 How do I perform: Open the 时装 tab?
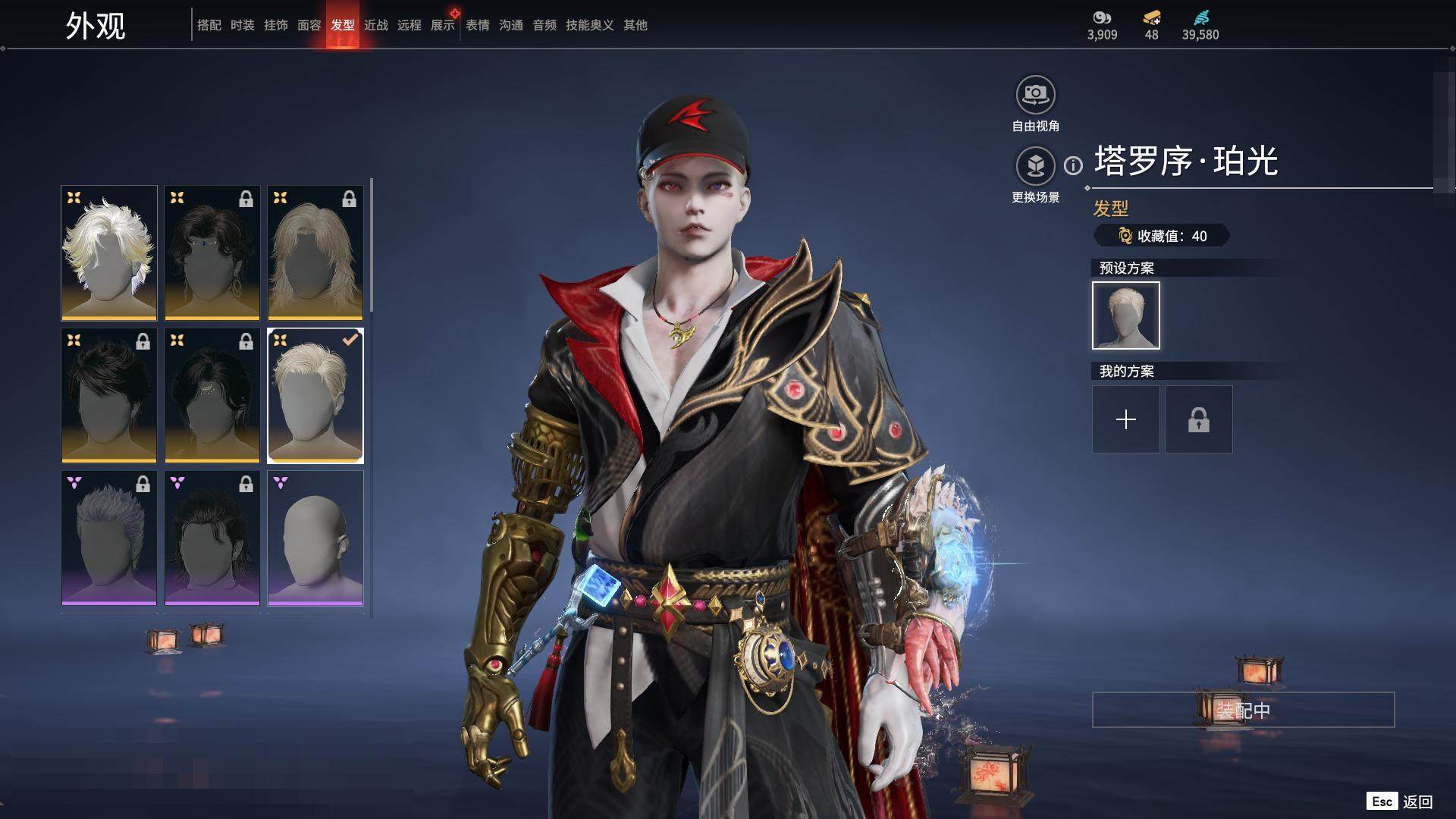[x=242, y=25]
